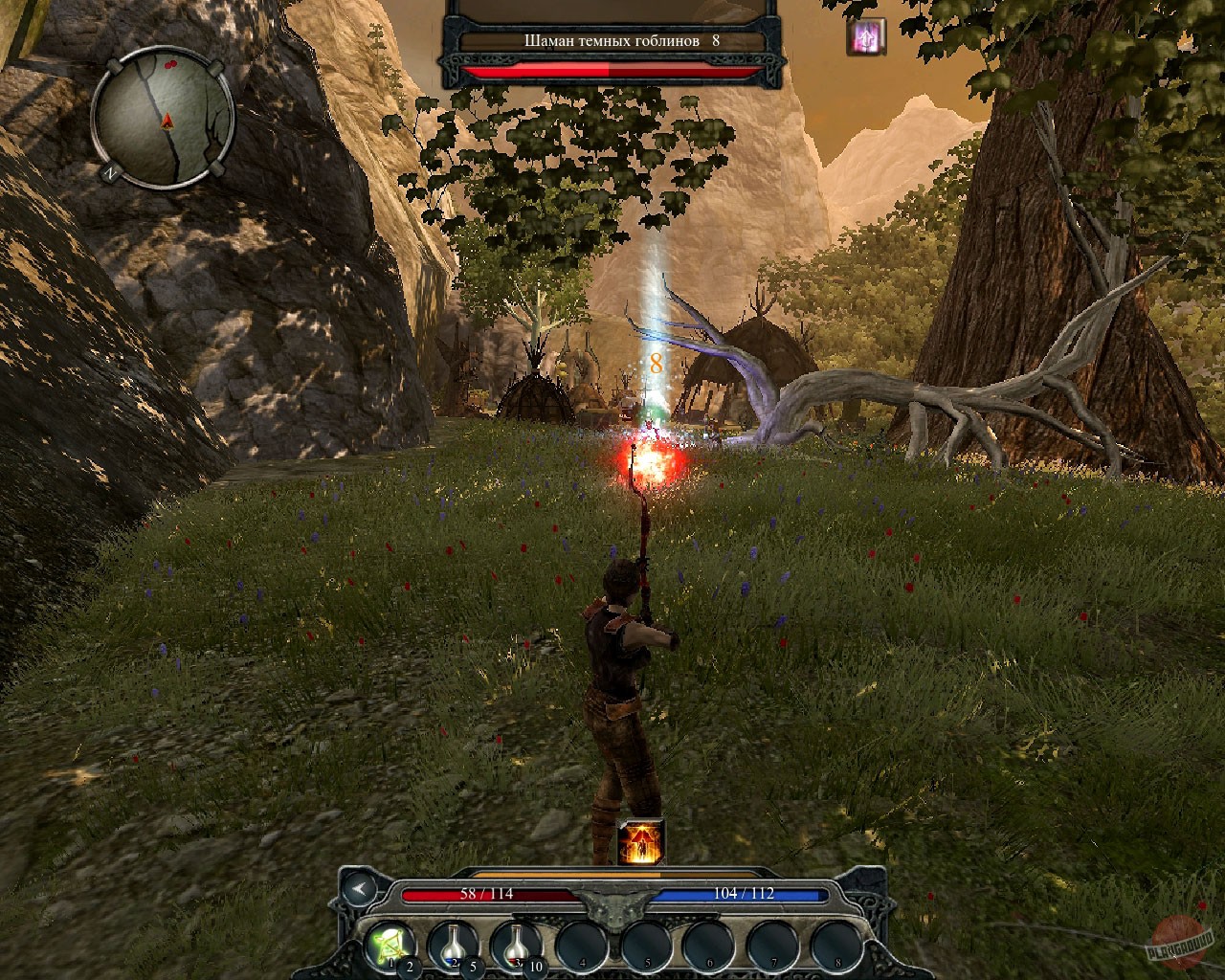Screen dimensions: 1225x980
Task: Activate the green bow skill in slot 1
Action: coord(390,944)
